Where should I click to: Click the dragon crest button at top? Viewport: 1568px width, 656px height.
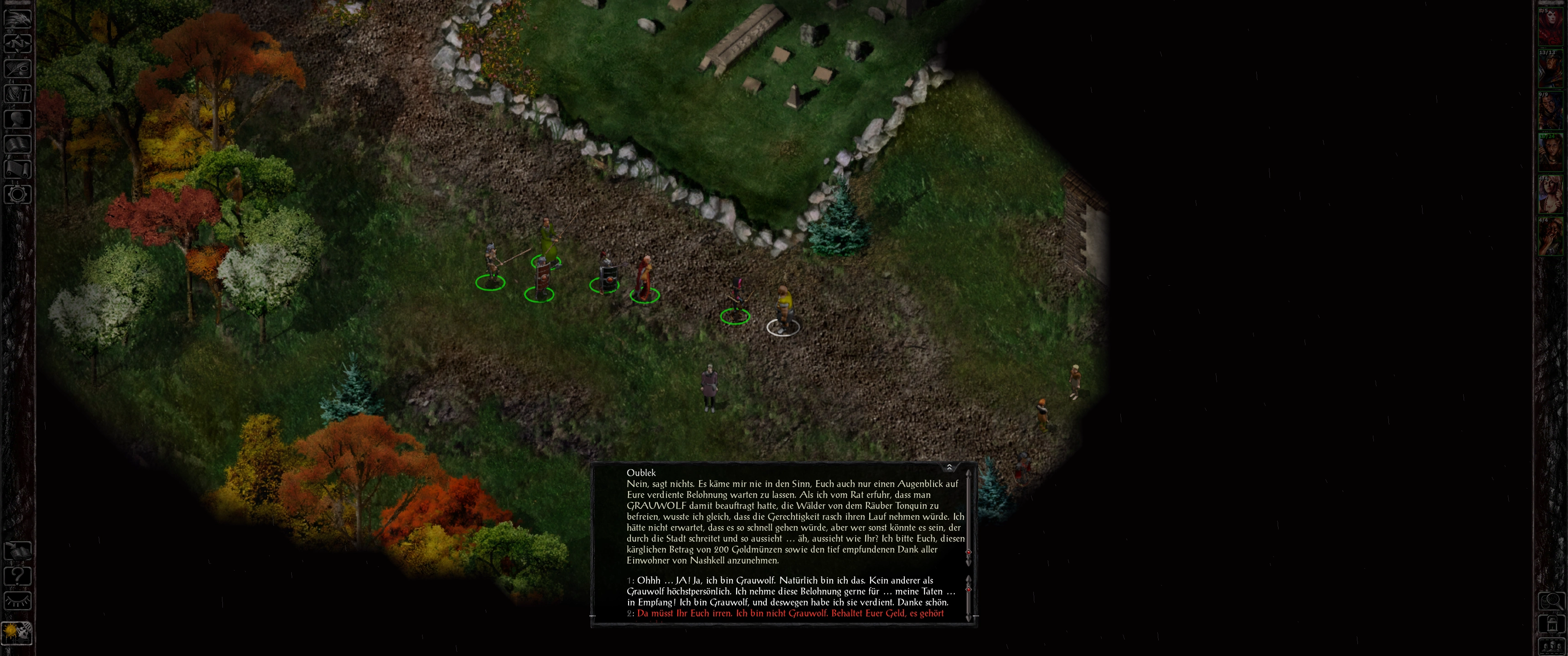18,18
